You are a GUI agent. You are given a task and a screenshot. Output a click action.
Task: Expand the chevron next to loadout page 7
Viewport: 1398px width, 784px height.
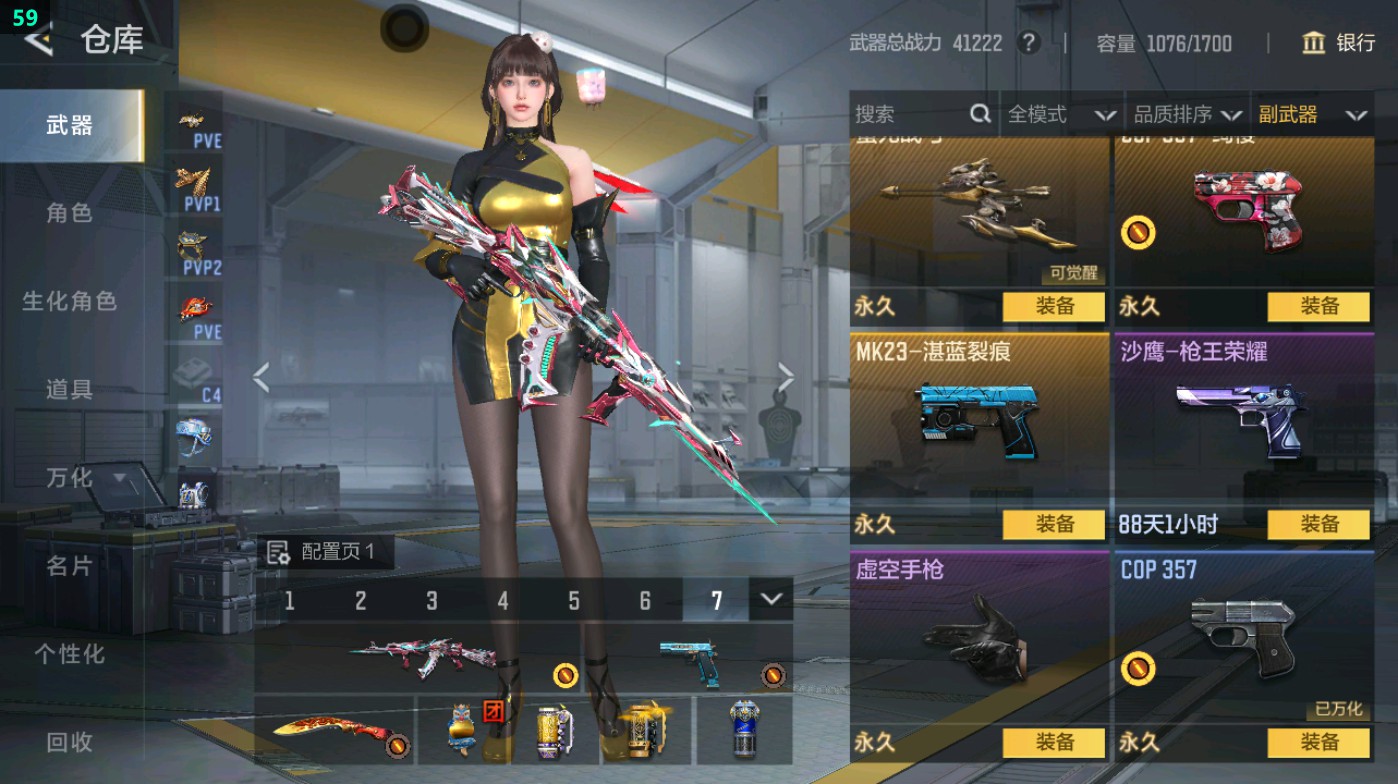[x=769, y=599]
